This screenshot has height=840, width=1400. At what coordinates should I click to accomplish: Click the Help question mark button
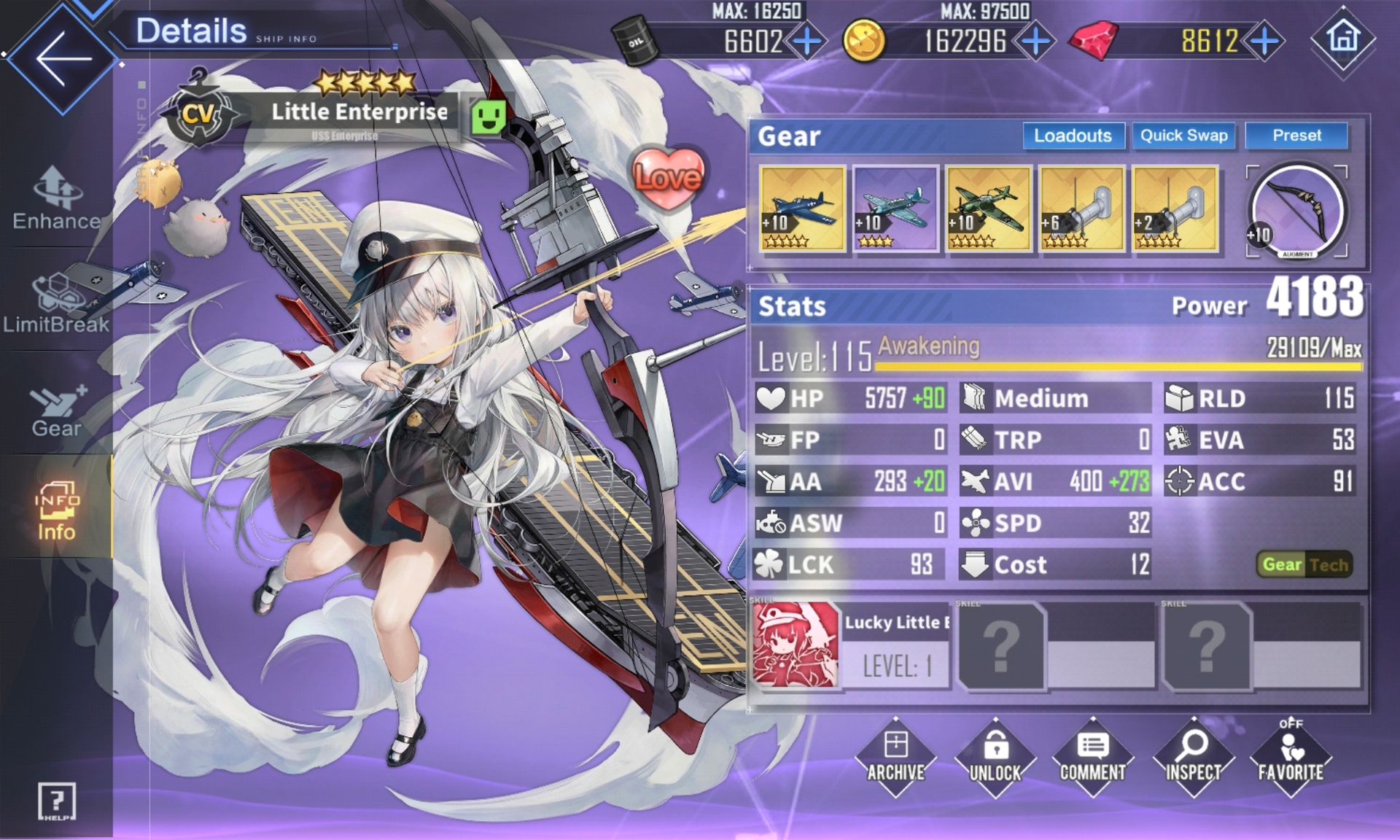[x=56, y=801]
